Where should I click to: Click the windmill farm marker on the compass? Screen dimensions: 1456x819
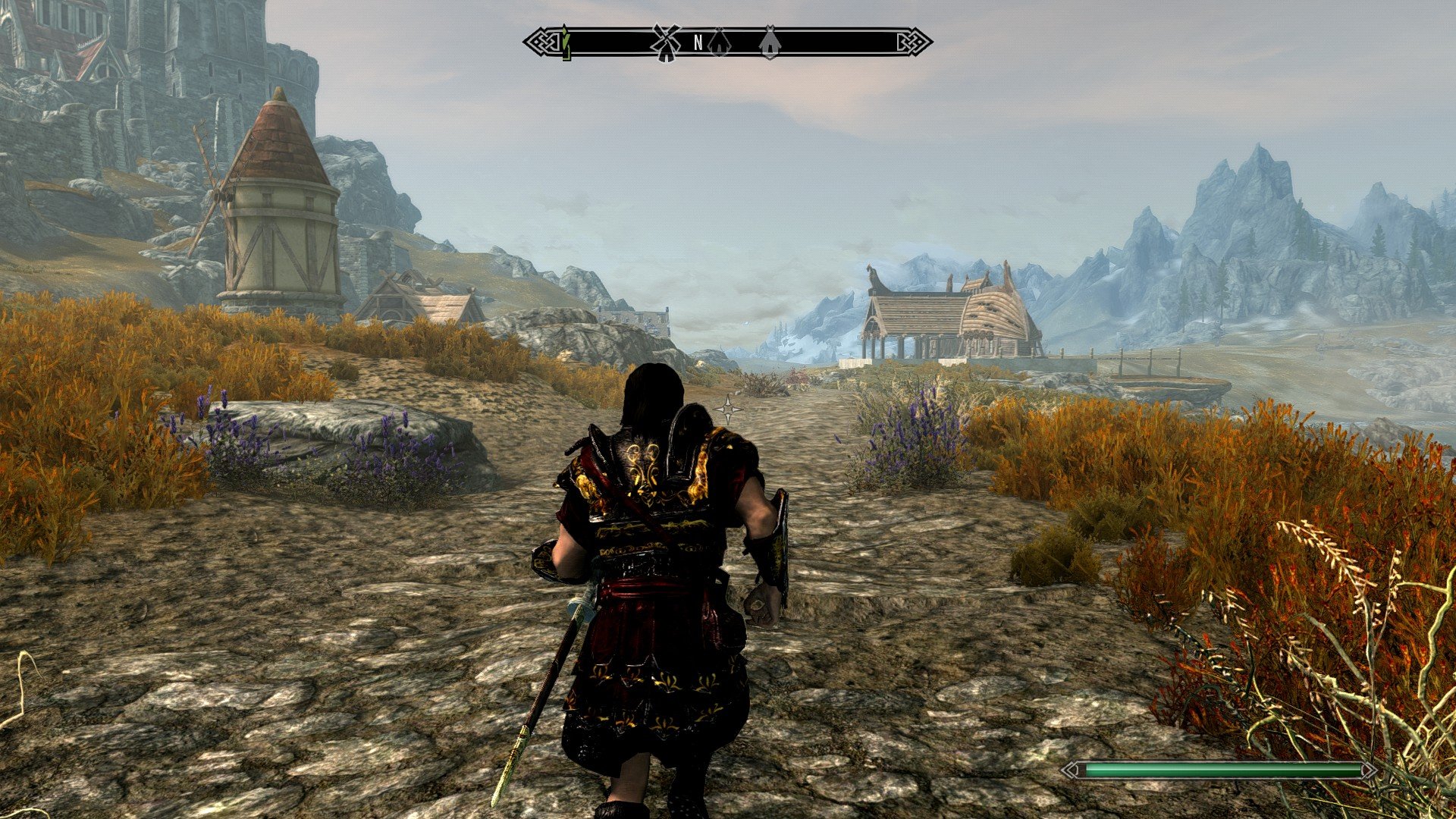tap(666, 42)
